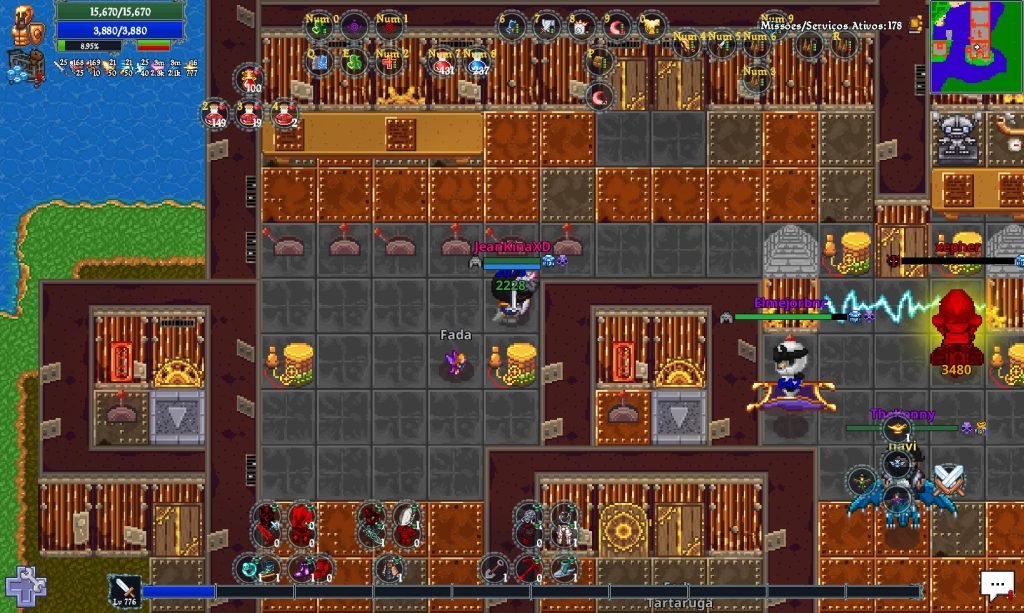Activate the golden winged skill on hotkey 0

[x=653, y=26]
